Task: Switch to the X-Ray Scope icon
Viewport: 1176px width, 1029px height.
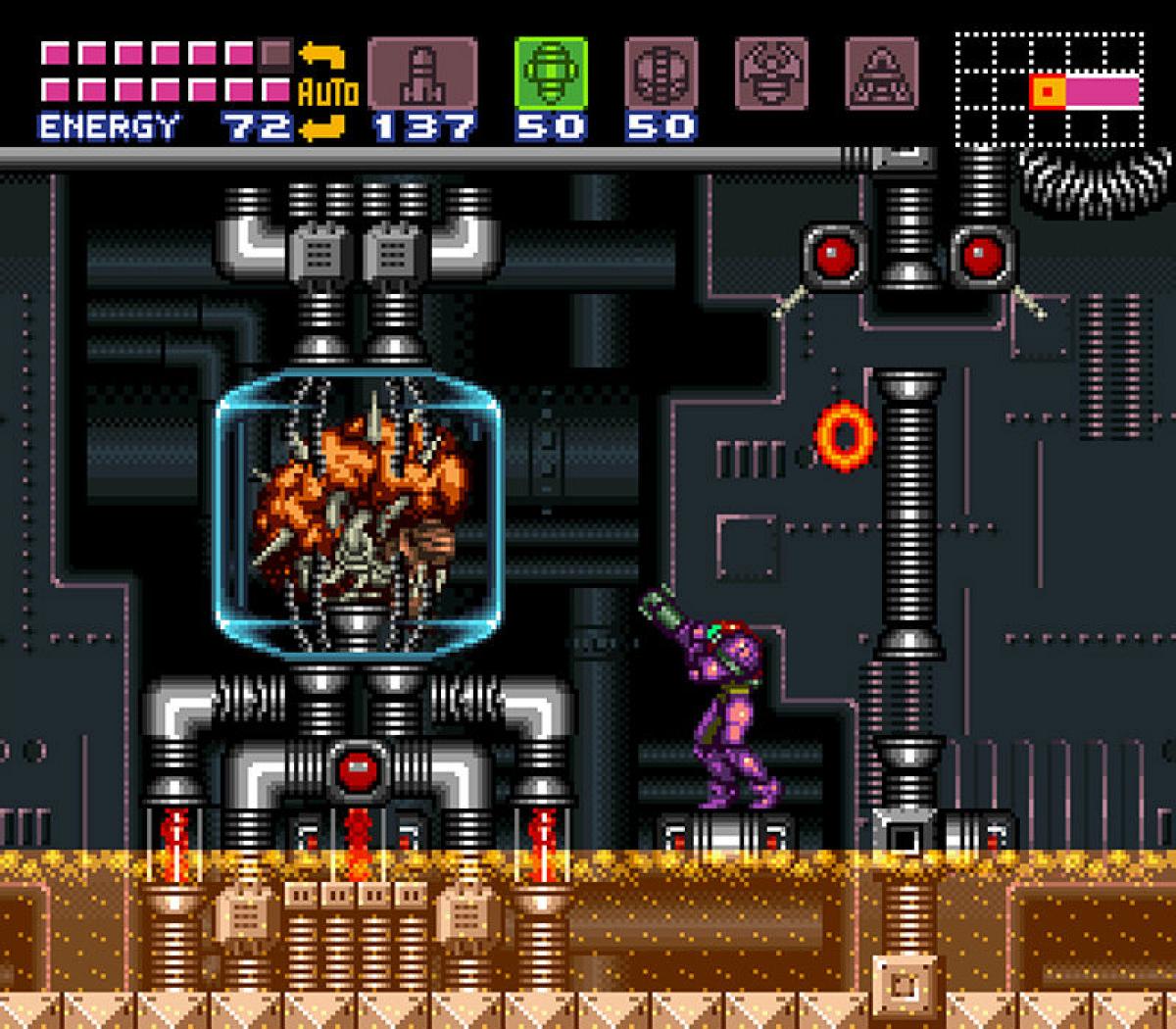Action: 881,73
